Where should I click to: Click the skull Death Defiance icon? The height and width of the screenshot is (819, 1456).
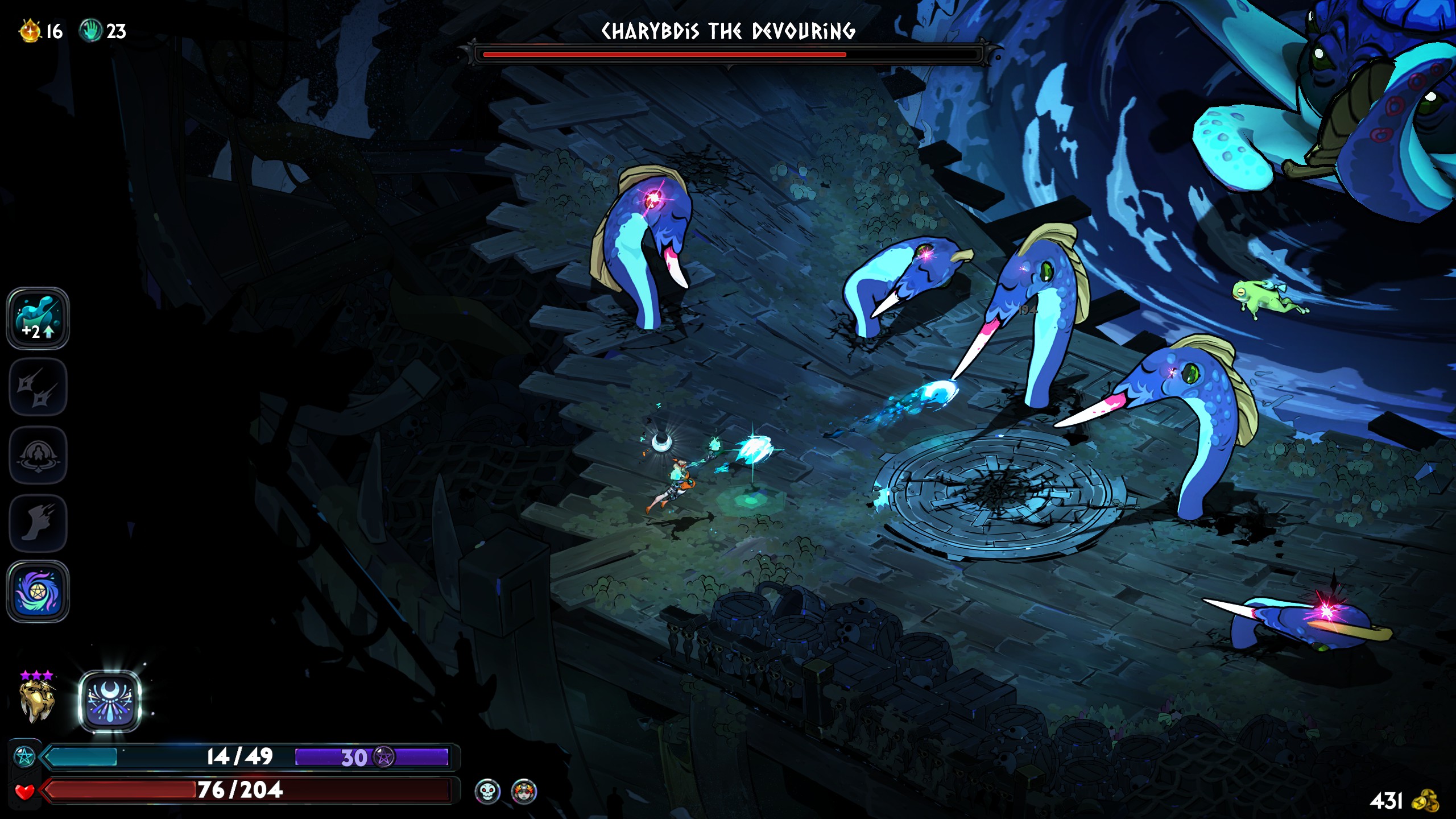click(x=487, y=791)
